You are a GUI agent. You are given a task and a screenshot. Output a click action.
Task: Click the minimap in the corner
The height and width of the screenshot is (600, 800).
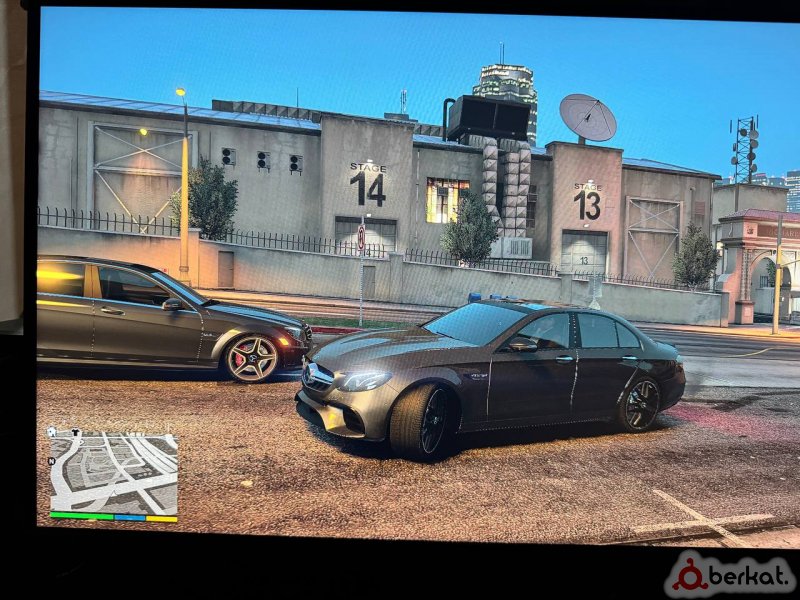[113, 473]
